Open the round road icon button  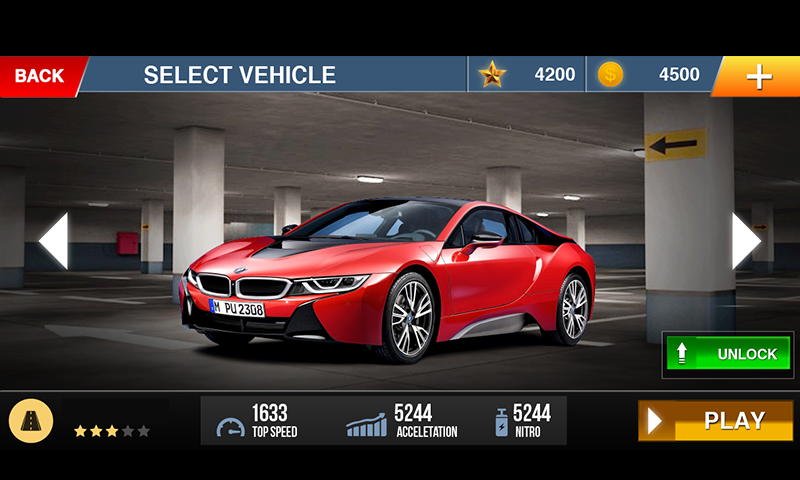(x=31, y=421)
